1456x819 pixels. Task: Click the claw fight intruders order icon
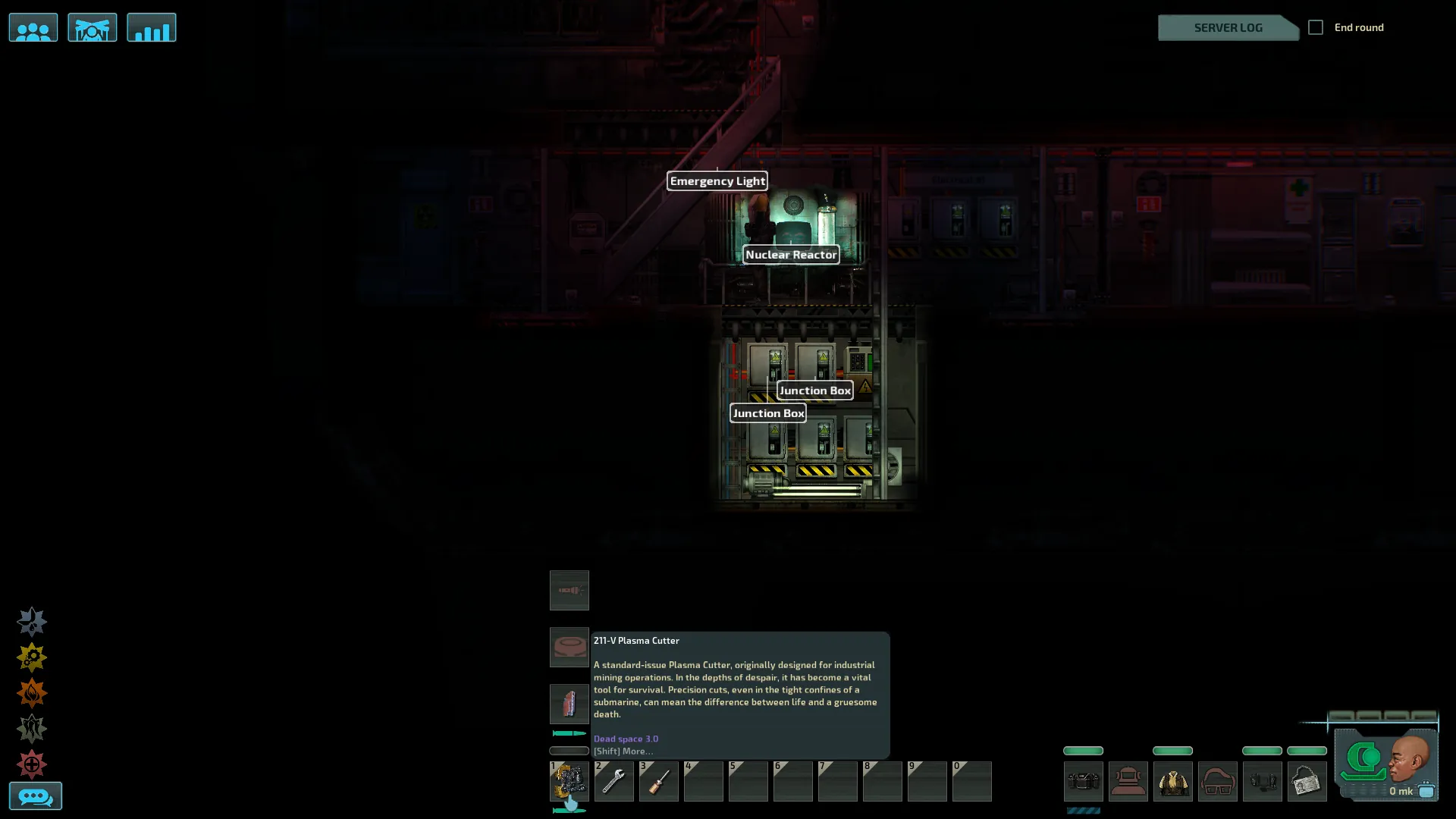(32, 729)
